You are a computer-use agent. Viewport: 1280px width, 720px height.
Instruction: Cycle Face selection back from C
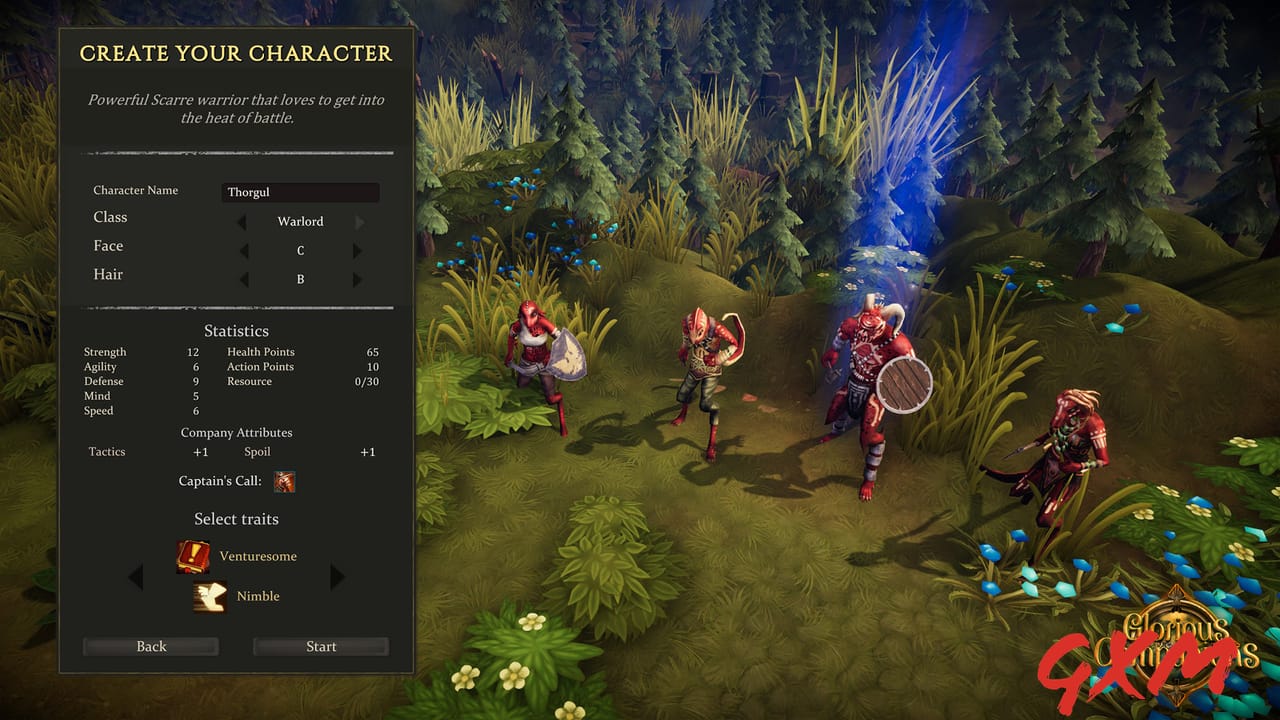244,250
